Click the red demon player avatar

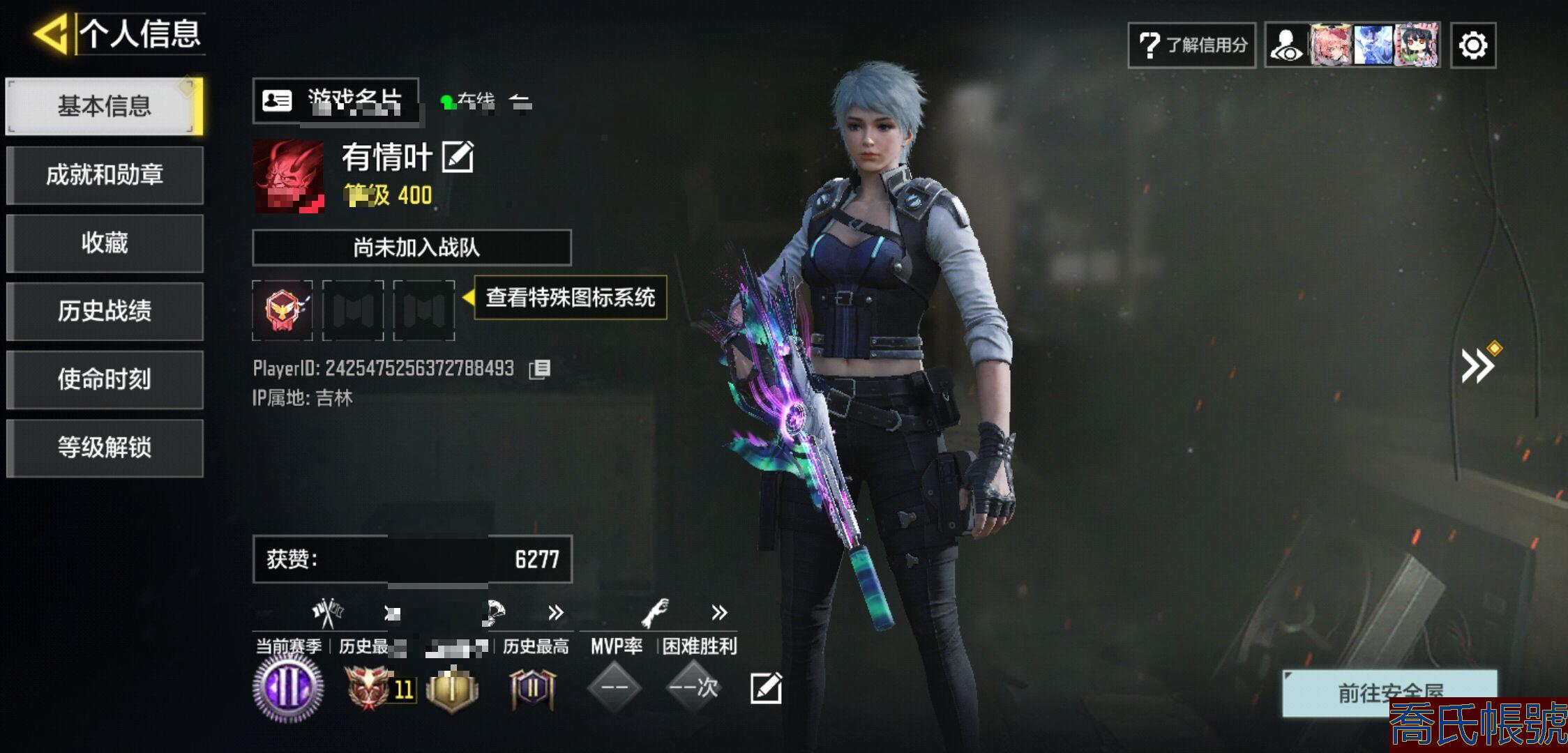[x=288, y=176]
